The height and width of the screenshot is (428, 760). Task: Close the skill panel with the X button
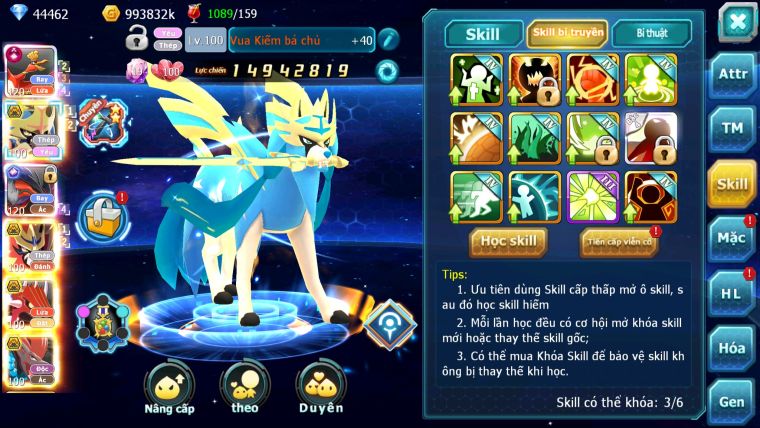[736, 22]
